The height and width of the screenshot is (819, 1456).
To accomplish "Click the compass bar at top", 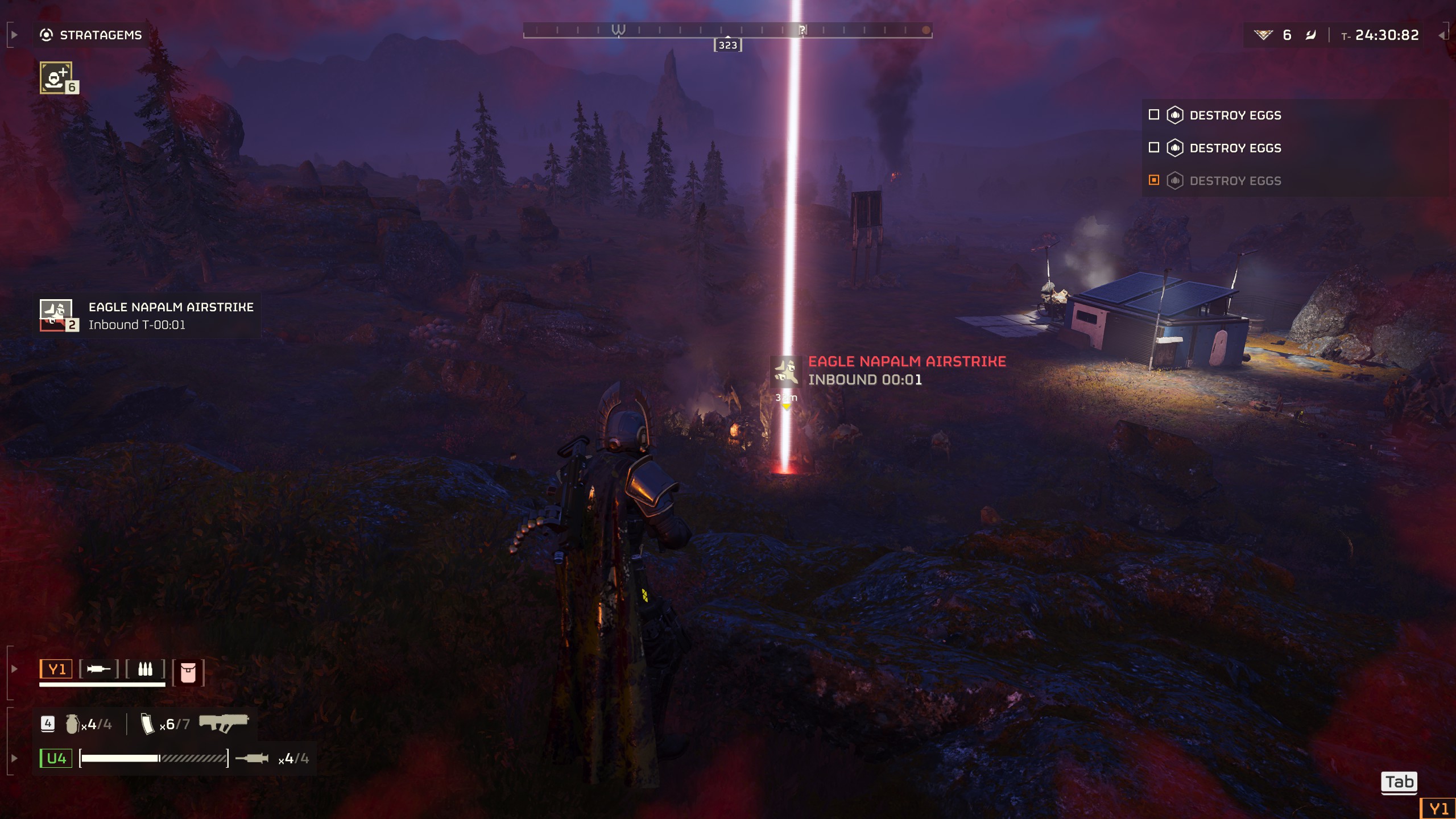I will click(x=727, y=30).
